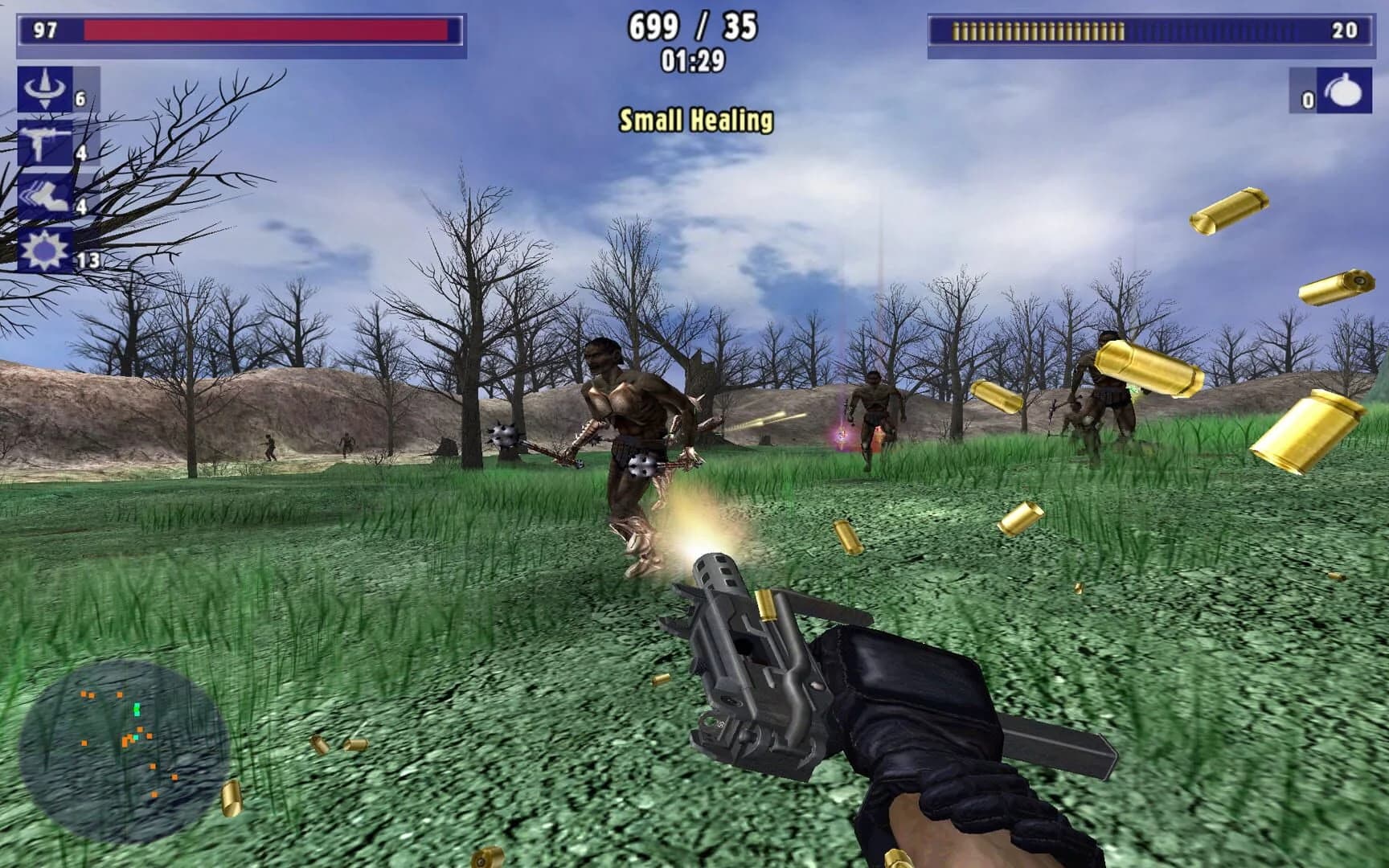Click the Small Healing pickup message
The image size is (1389, 868).
694,119
